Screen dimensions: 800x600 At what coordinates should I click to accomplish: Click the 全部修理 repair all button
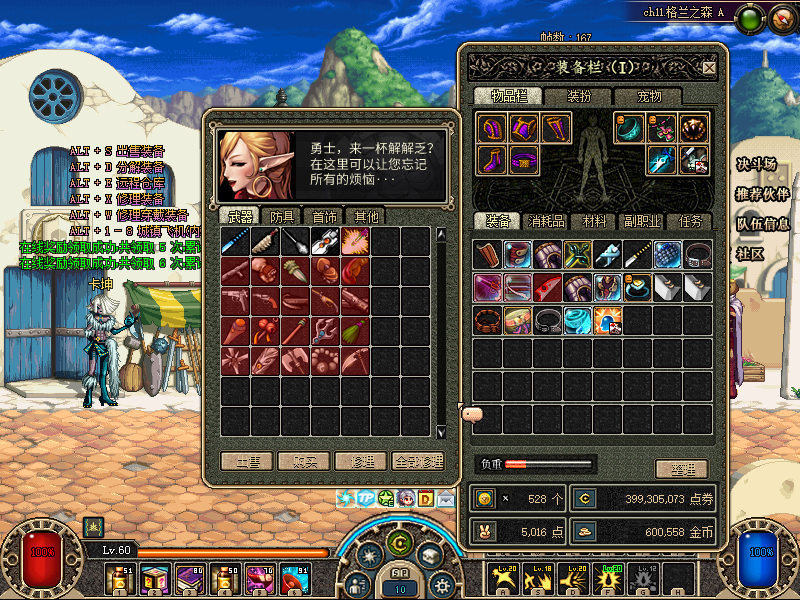[x=417, y=462]
